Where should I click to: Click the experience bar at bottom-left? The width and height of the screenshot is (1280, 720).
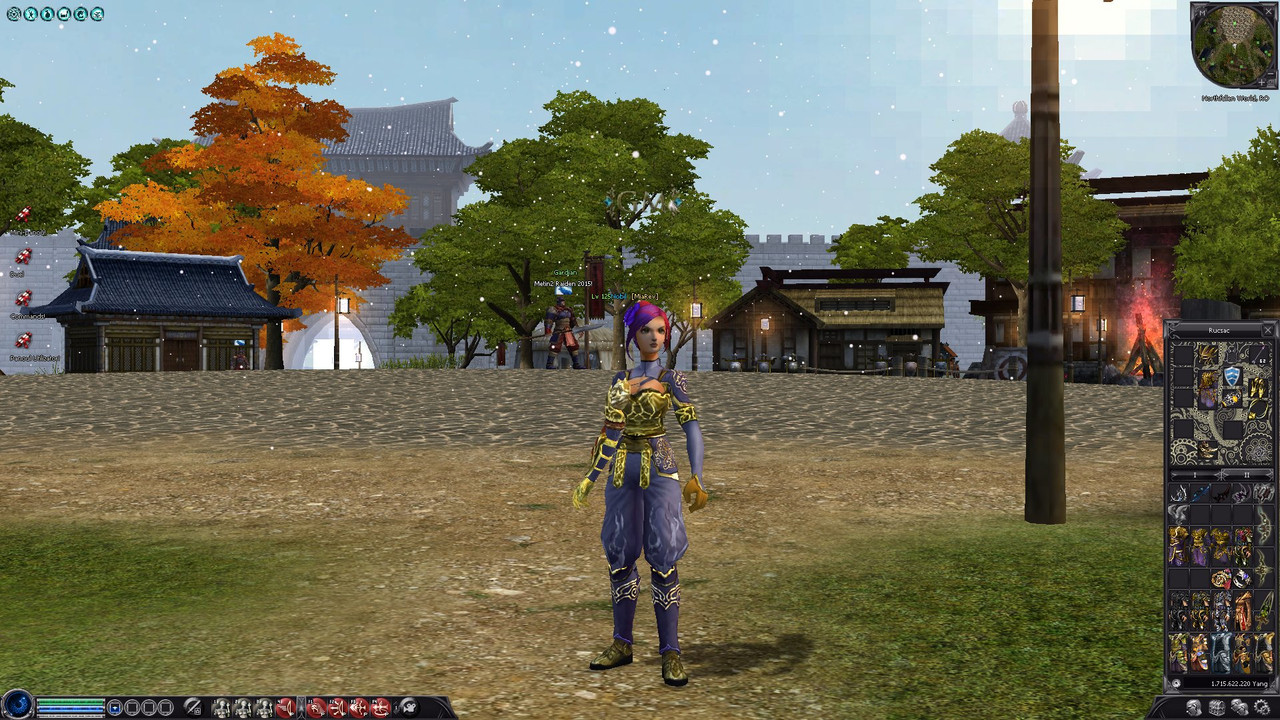click(70, 714)
